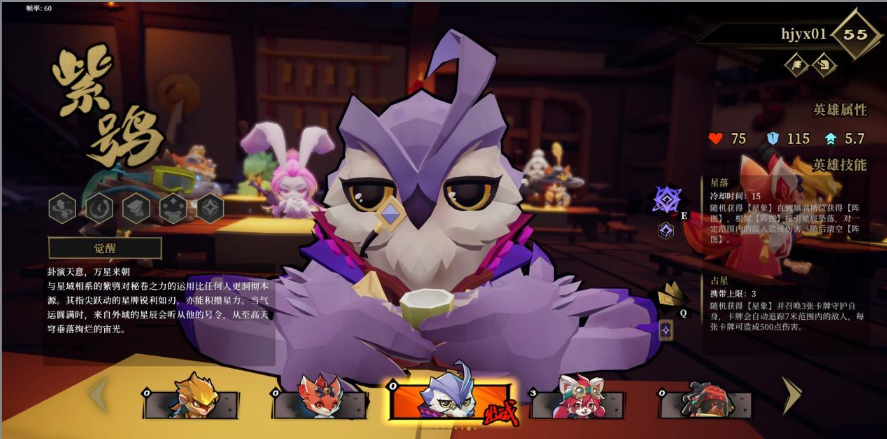Image resolution: width=887 pixels, height=439 pixels.
Task: View the 星落 star skill icon
Action: 667,200
